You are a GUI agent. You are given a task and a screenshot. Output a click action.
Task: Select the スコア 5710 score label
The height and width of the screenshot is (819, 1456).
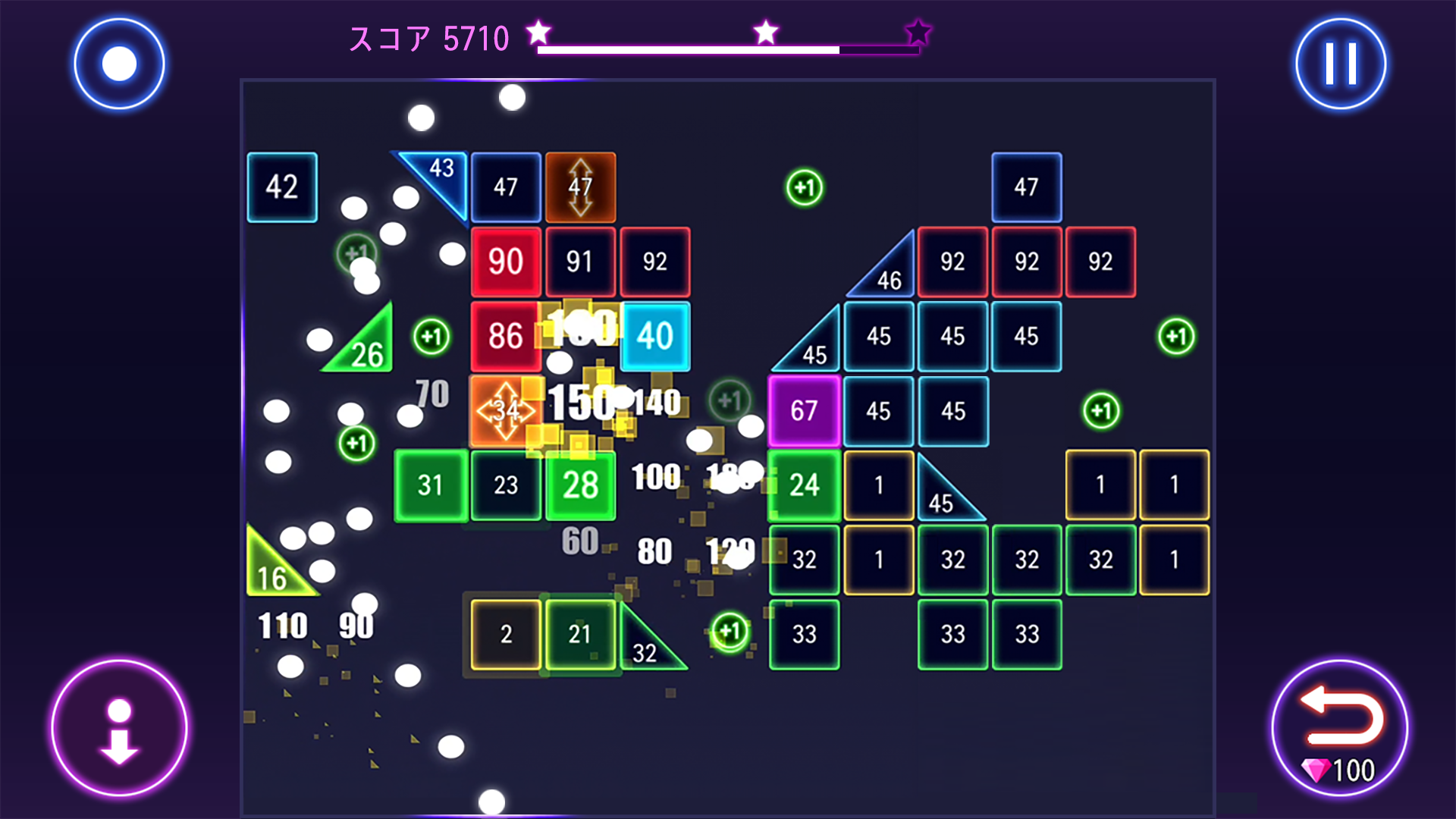click(x=429, y=38)
